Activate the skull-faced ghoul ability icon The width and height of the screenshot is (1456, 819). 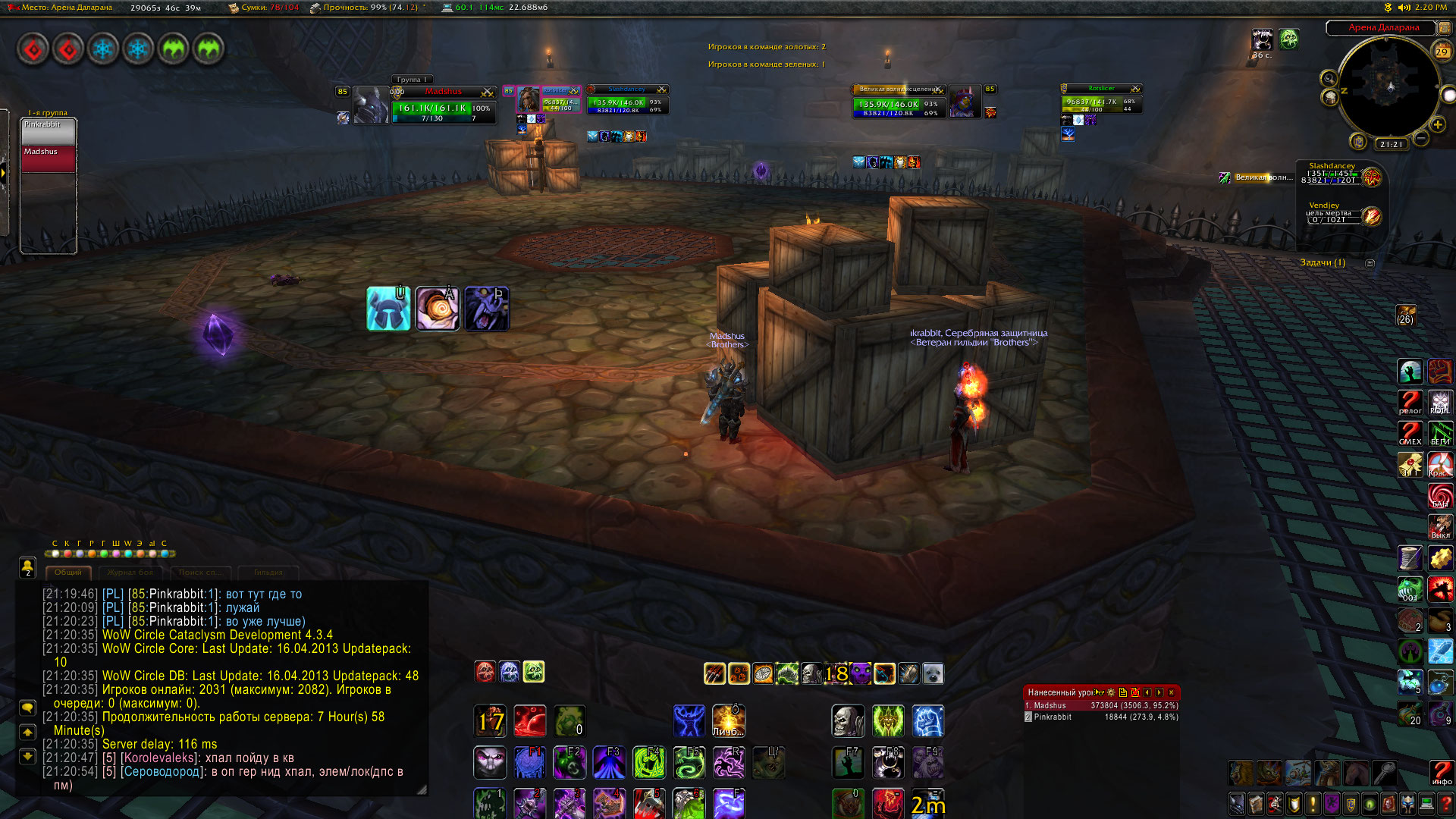[848, 721]
